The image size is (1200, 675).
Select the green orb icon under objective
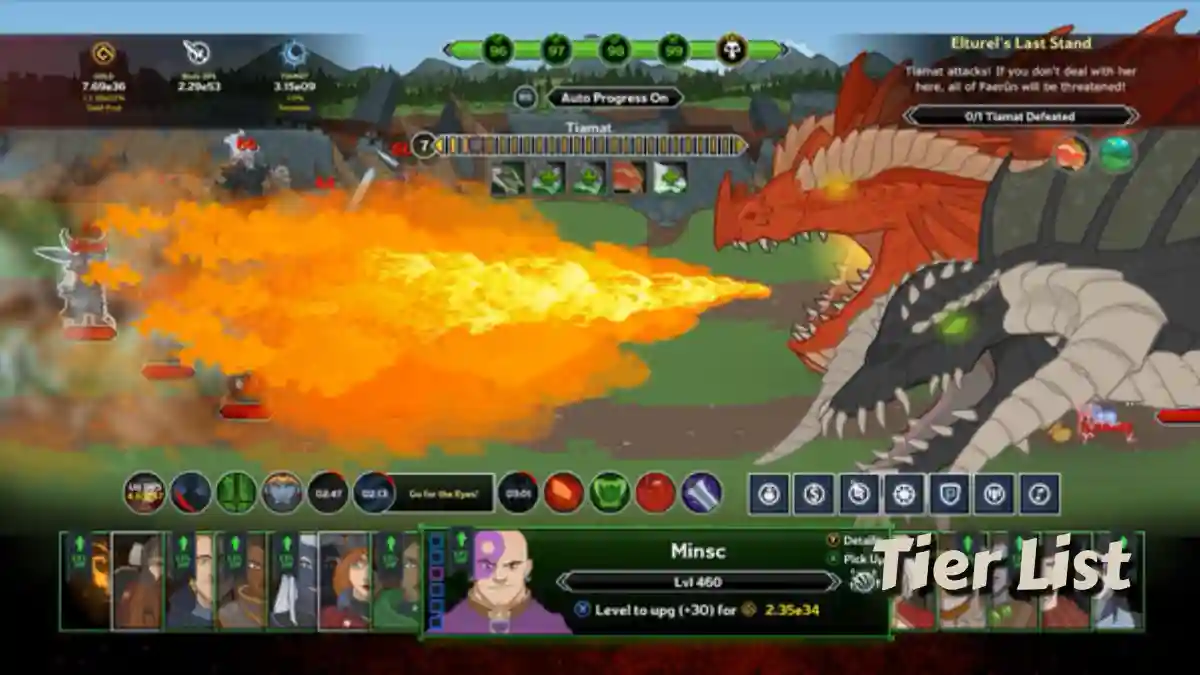[1117, 153]
